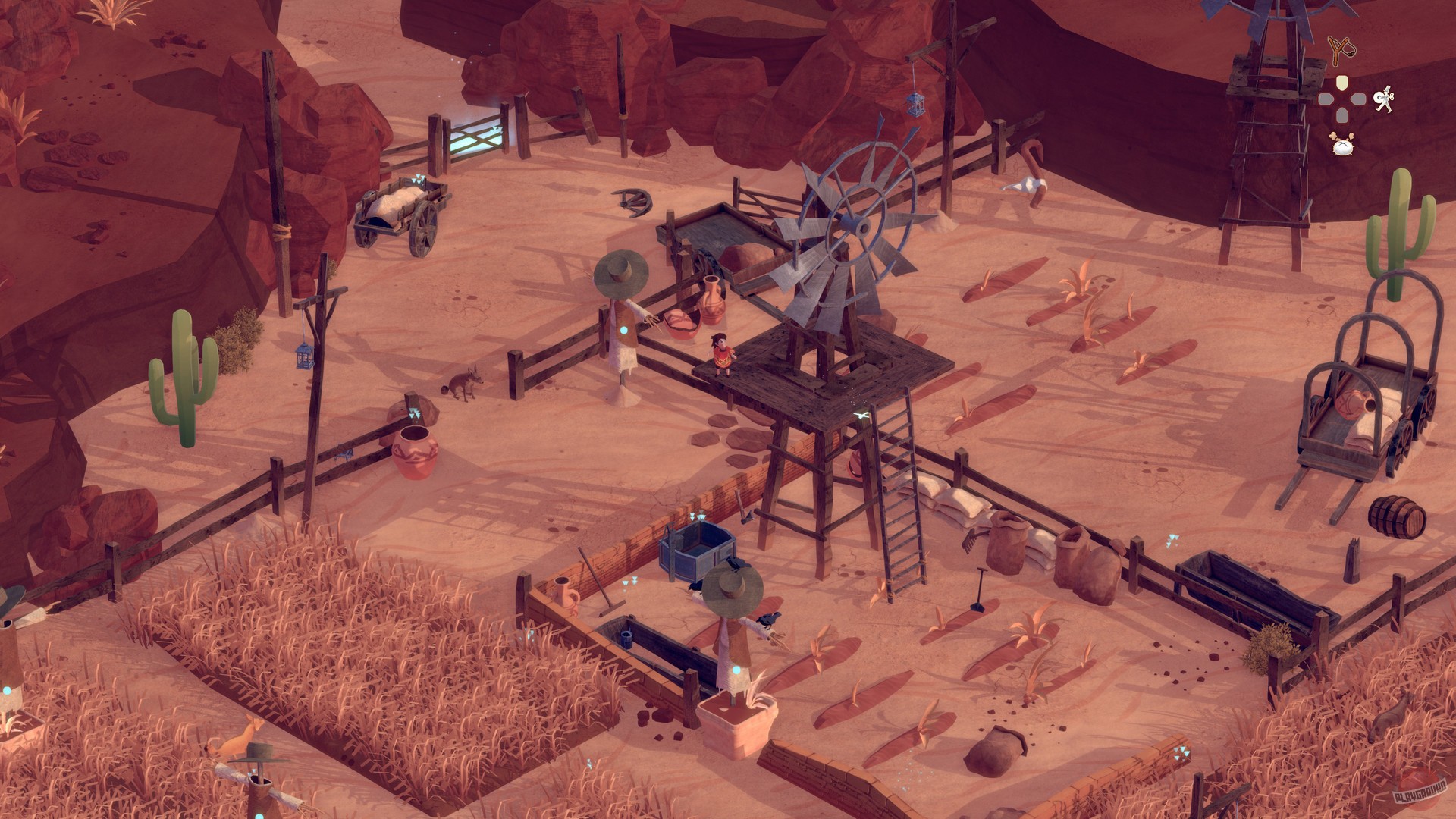1456x819 pixels.
Task: Click the firecracker egg icon in the HUD
Action: pyautogui.click(x=1342, y=146)
